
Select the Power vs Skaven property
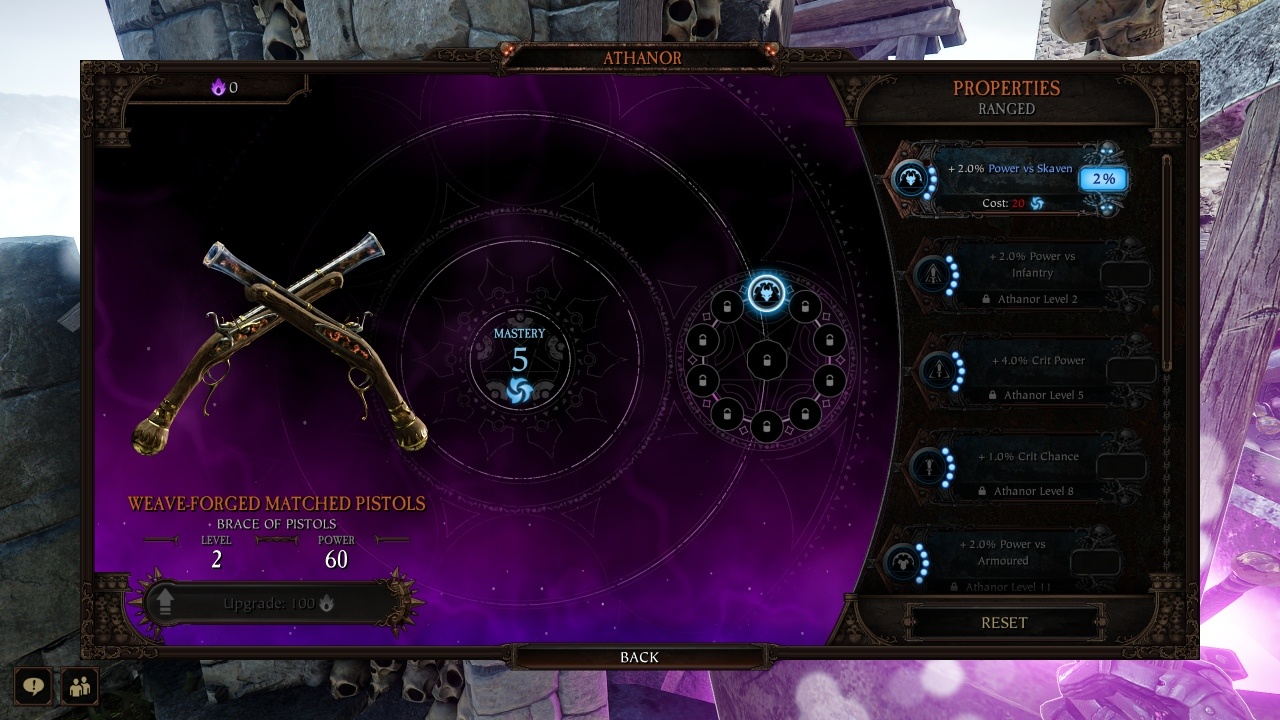point(1010,178)
